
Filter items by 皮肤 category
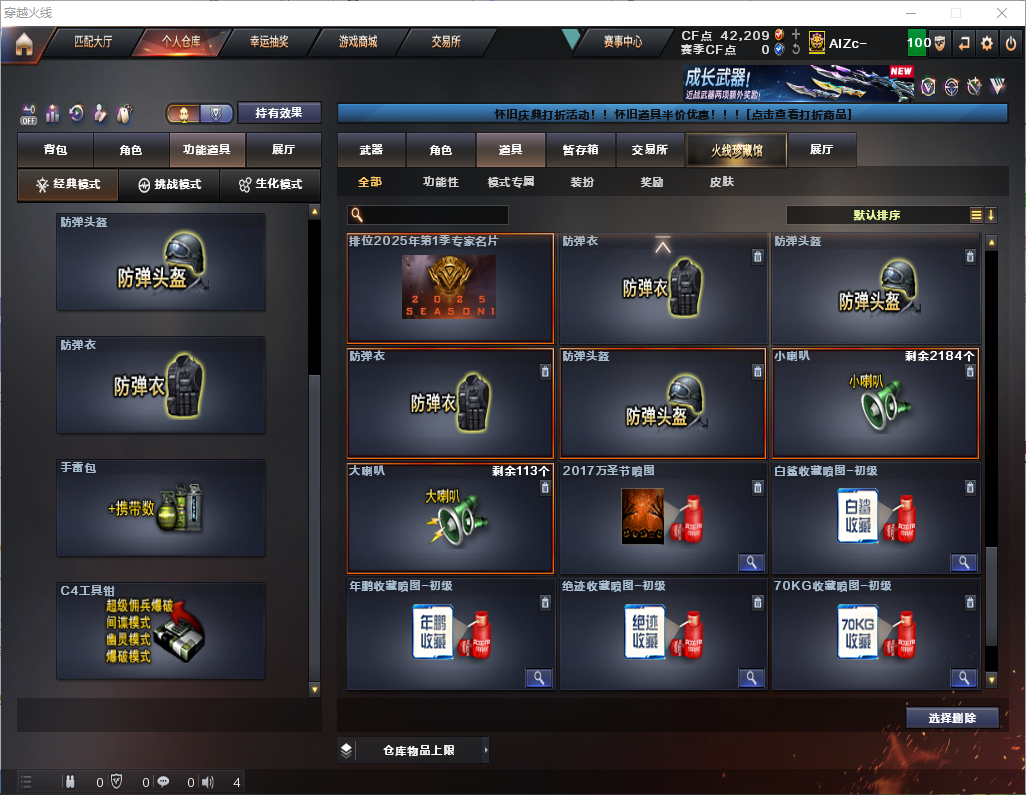coord(721,182)
